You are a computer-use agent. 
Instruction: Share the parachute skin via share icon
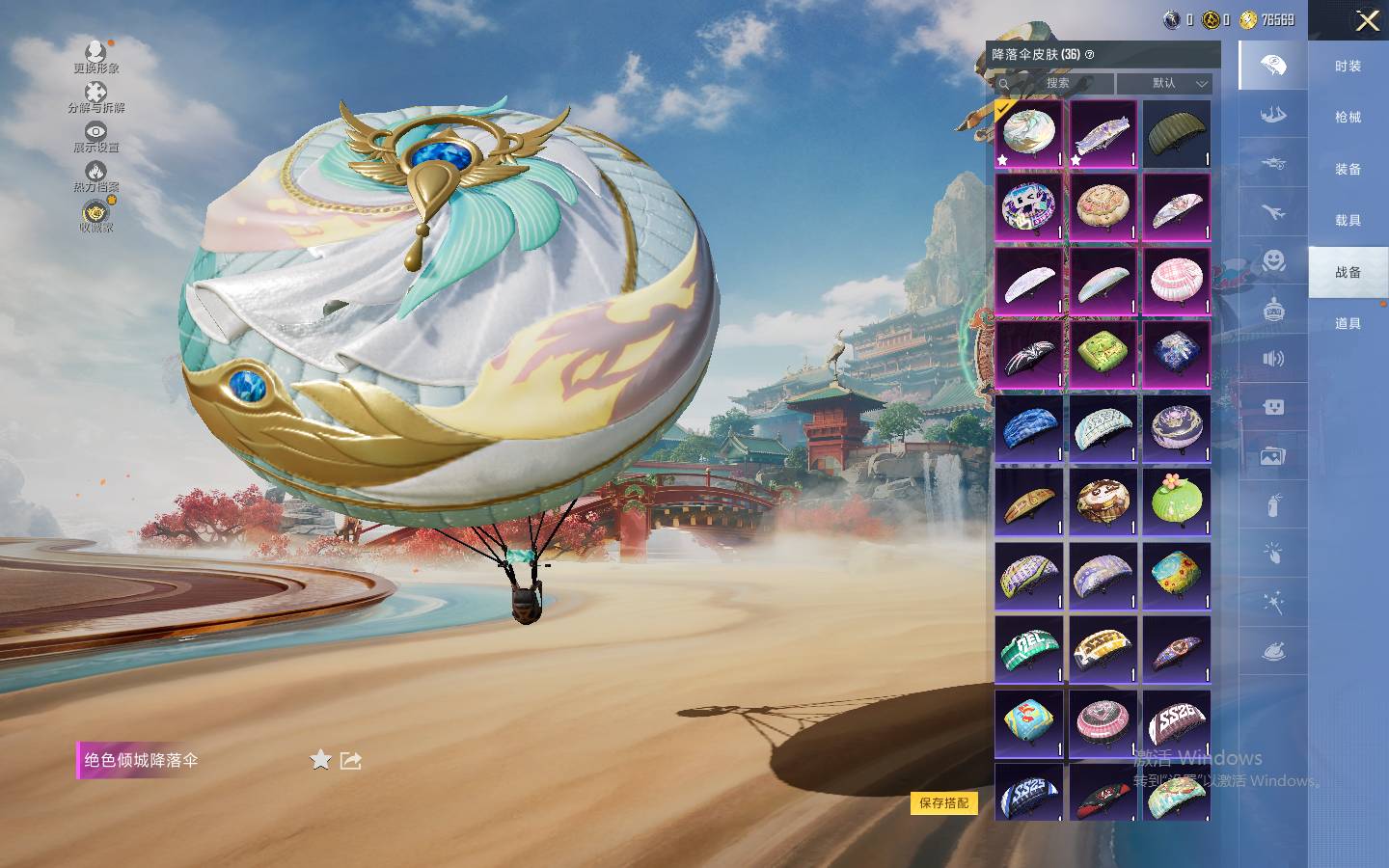pos(351,761)
